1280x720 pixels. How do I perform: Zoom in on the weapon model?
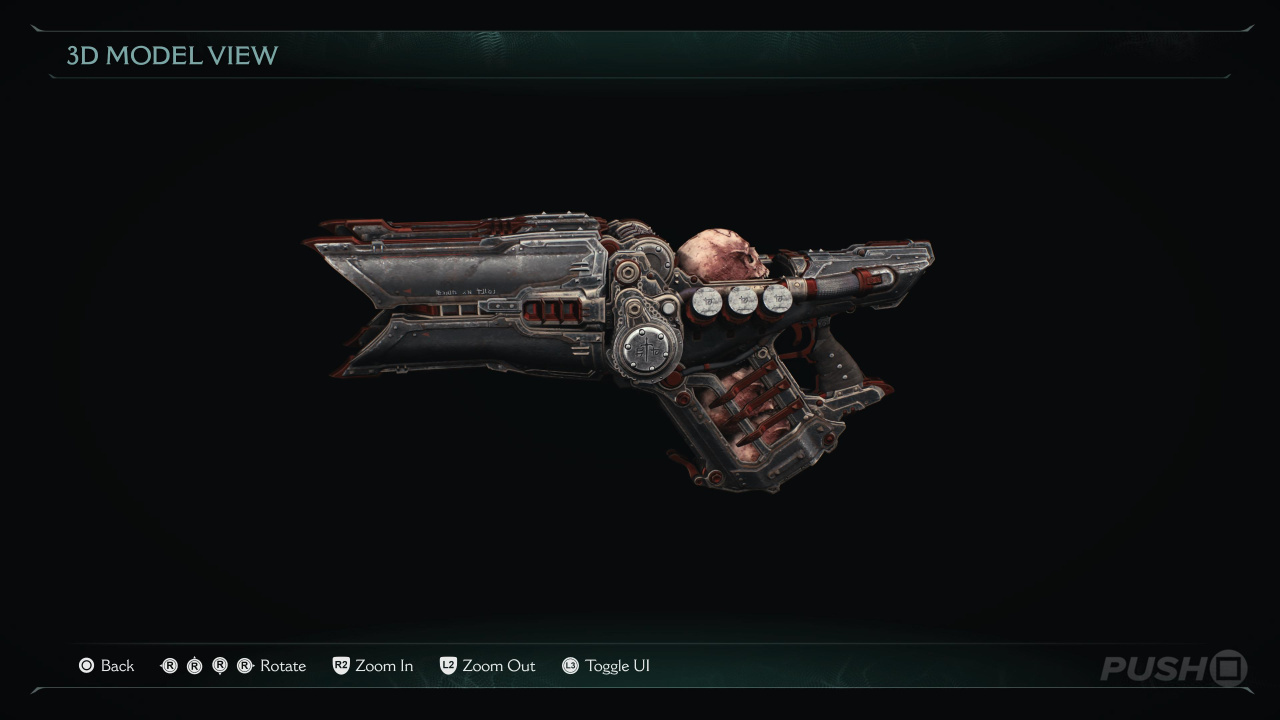pos(373,666)
